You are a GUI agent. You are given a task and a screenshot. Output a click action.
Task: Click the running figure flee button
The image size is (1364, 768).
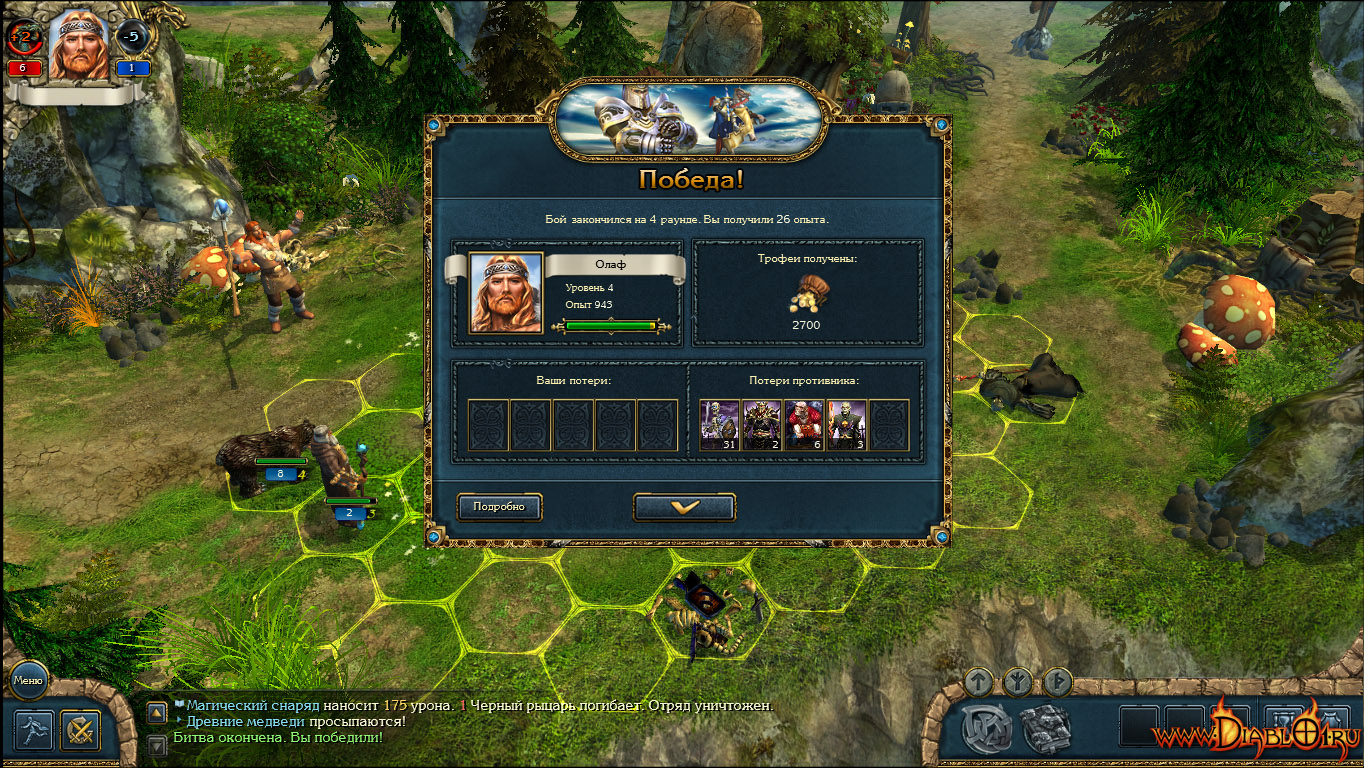33,730
